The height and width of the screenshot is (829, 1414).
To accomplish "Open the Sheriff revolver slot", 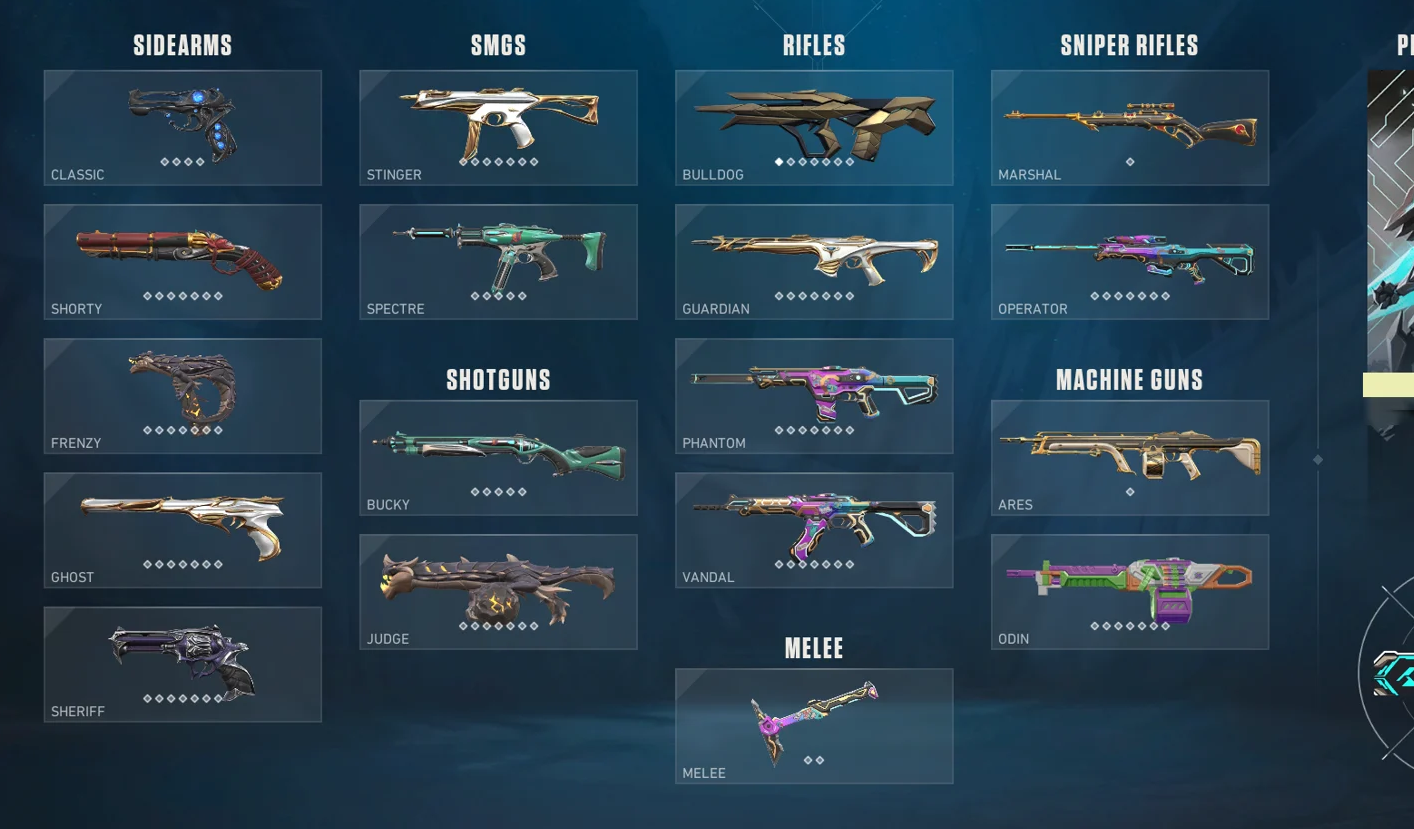I will (x=182, y=663).
